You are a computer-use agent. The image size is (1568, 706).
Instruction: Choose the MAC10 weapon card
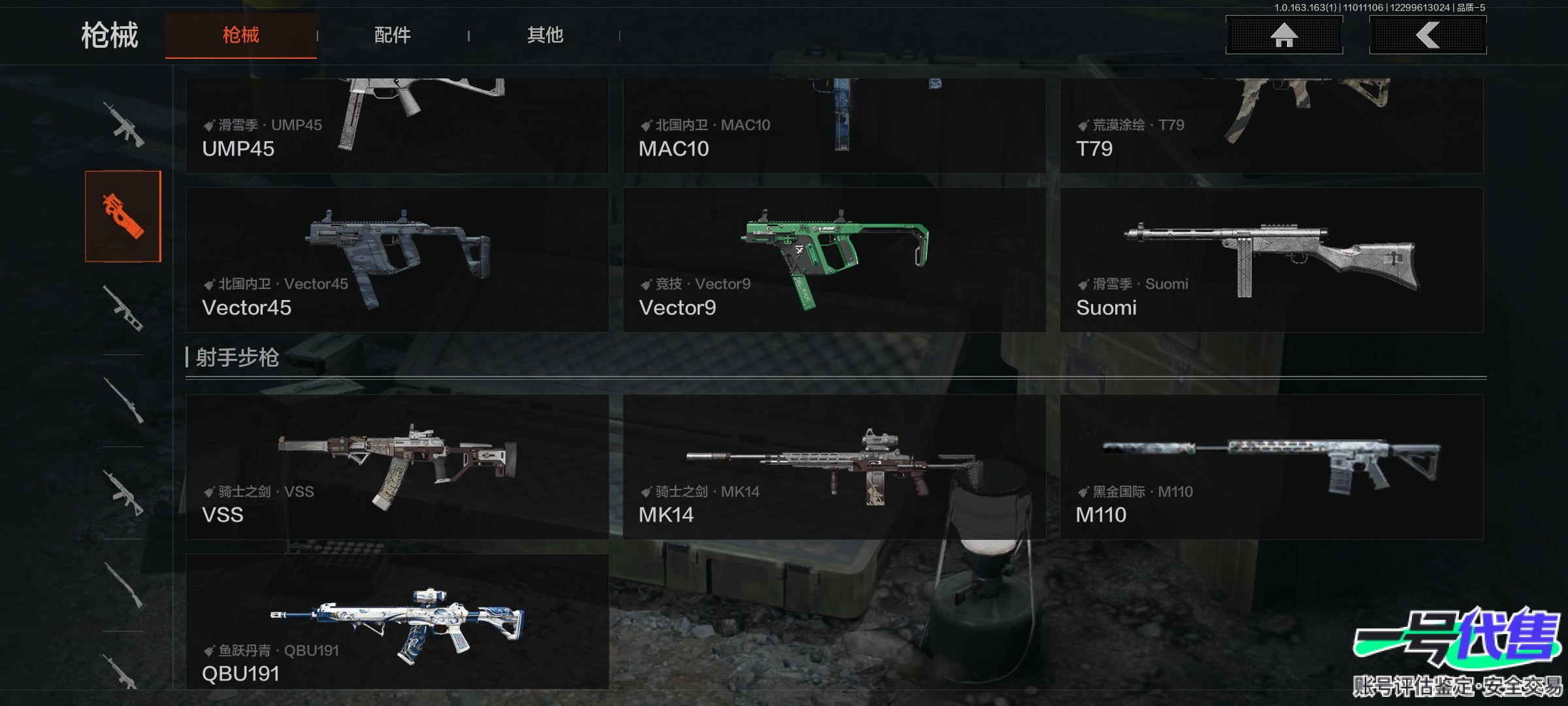[x=834, y=126]
